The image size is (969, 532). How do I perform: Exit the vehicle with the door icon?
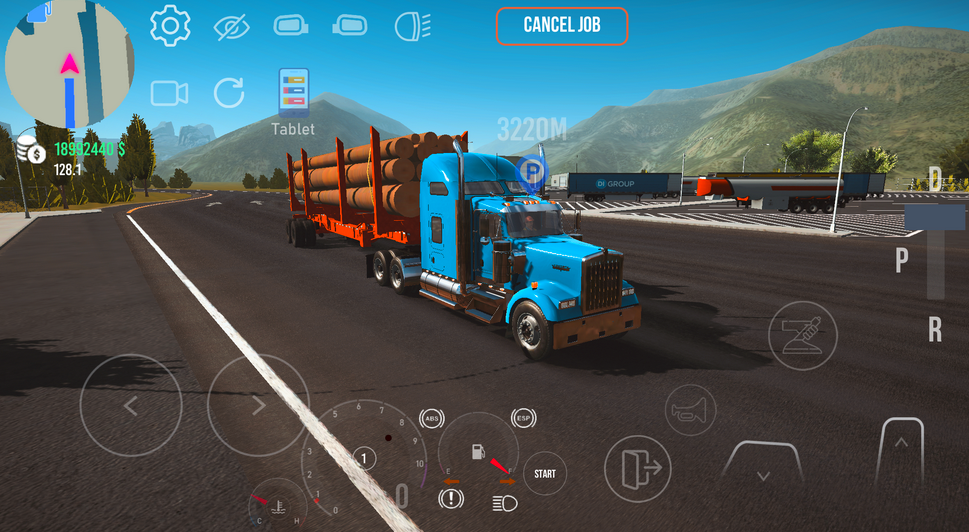tap(637, 468)
